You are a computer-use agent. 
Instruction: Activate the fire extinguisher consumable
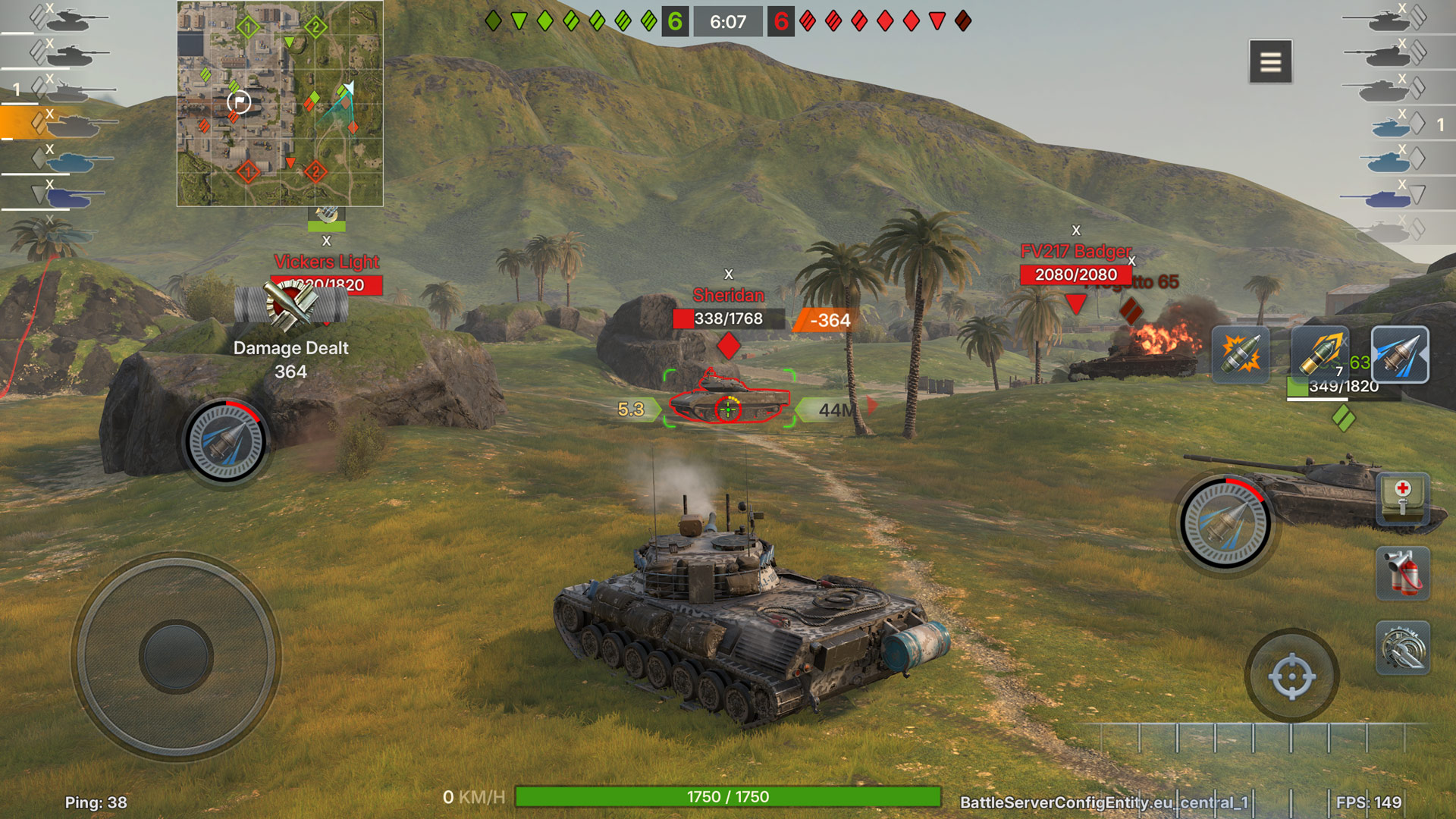1403,573
